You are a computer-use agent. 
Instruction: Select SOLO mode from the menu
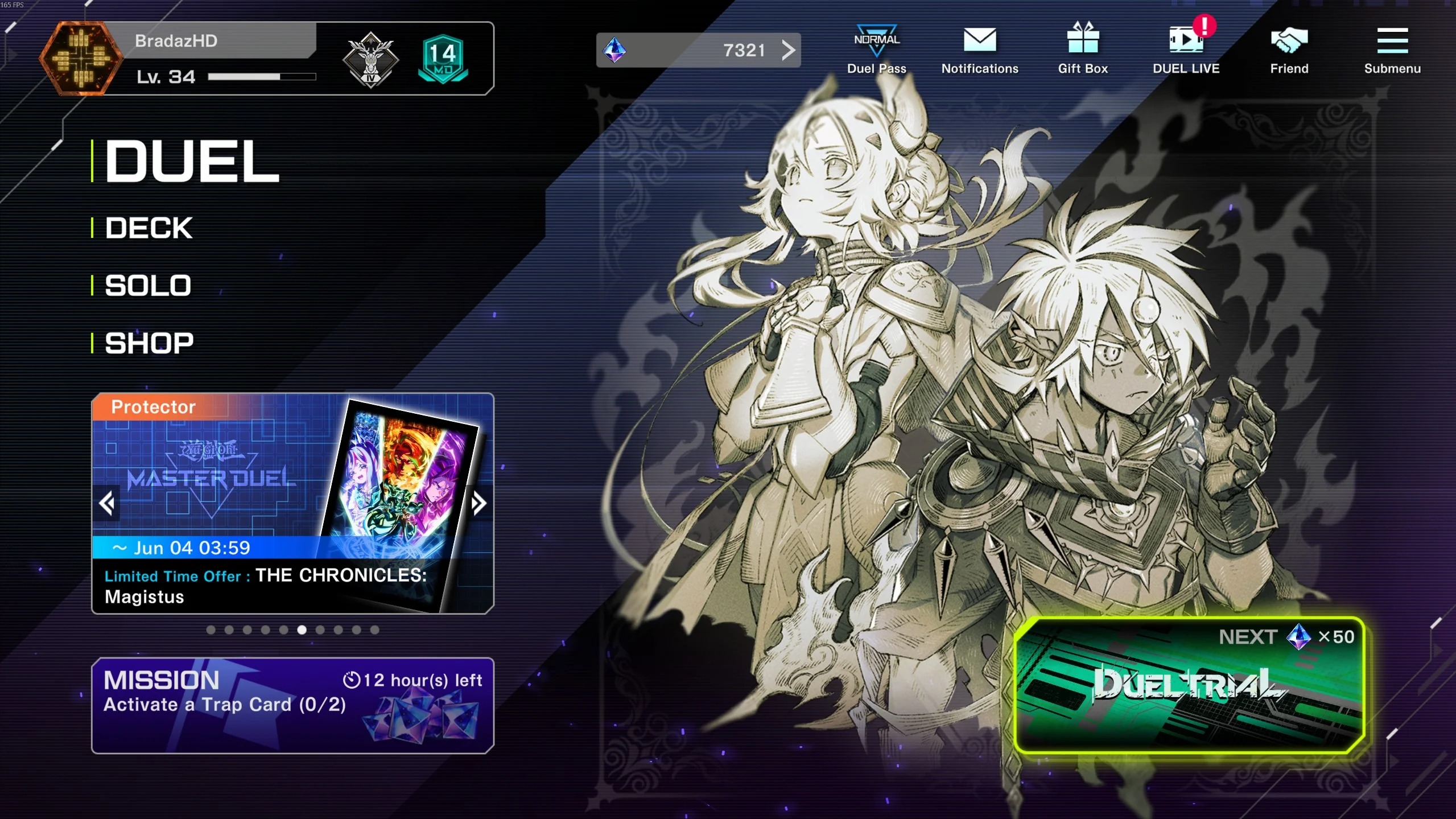click(148, 286)
